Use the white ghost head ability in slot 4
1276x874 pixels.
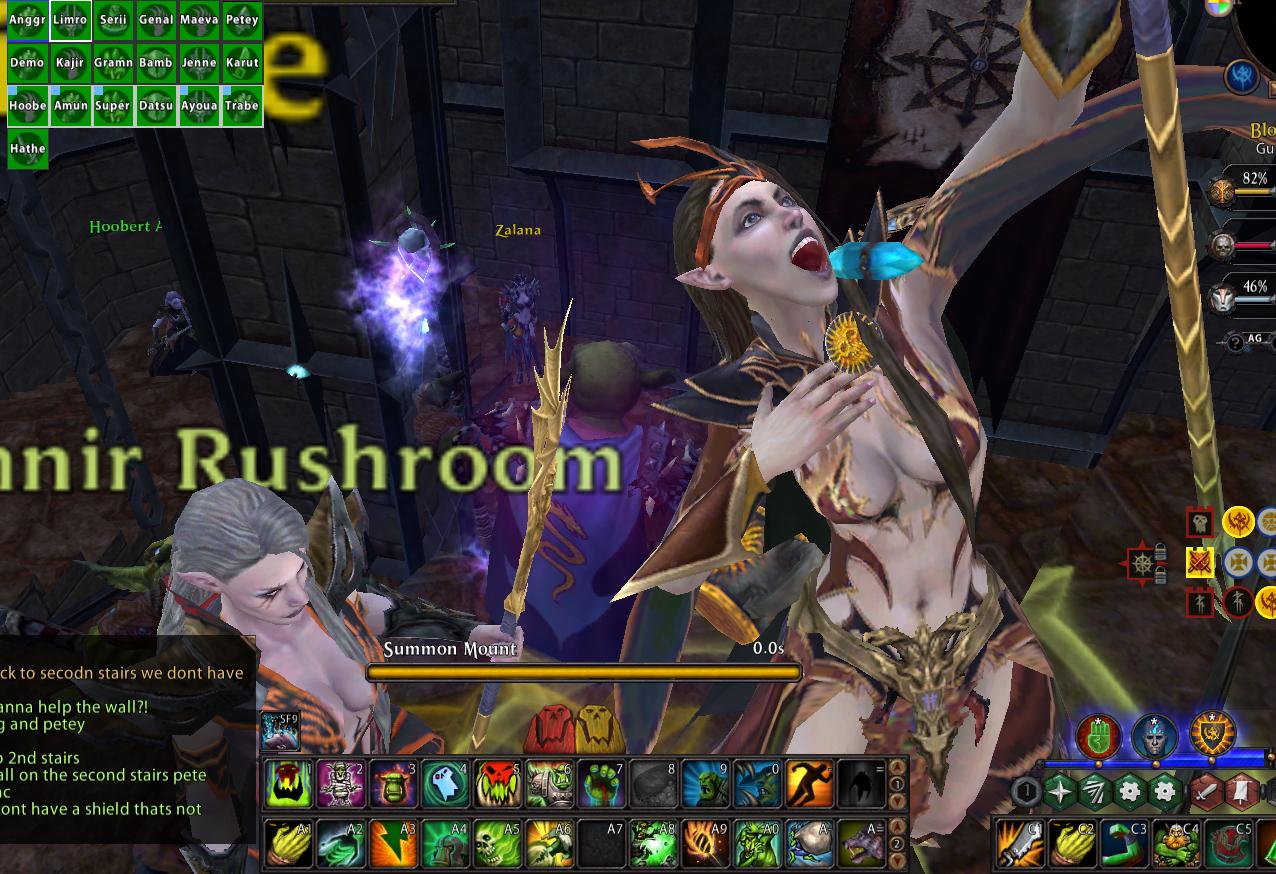(x=445, y=784)
